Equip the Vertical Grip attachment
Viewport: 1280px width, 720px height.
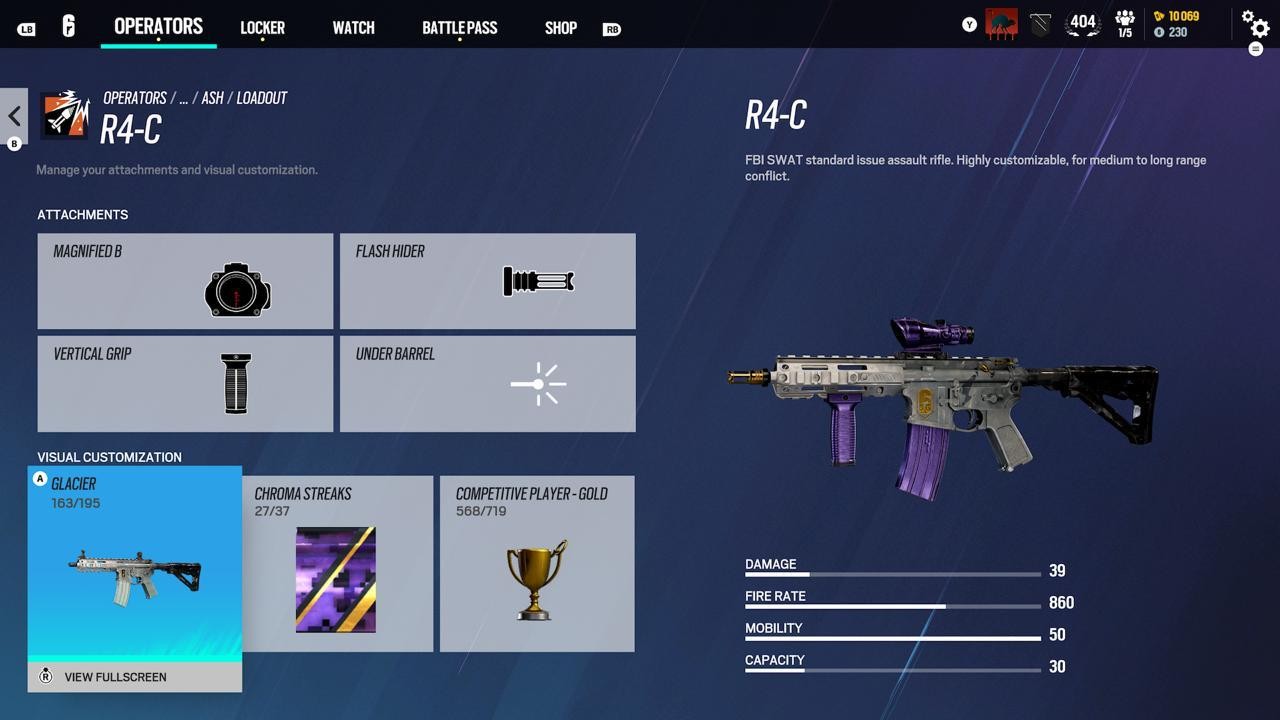[x=185, y=383]
